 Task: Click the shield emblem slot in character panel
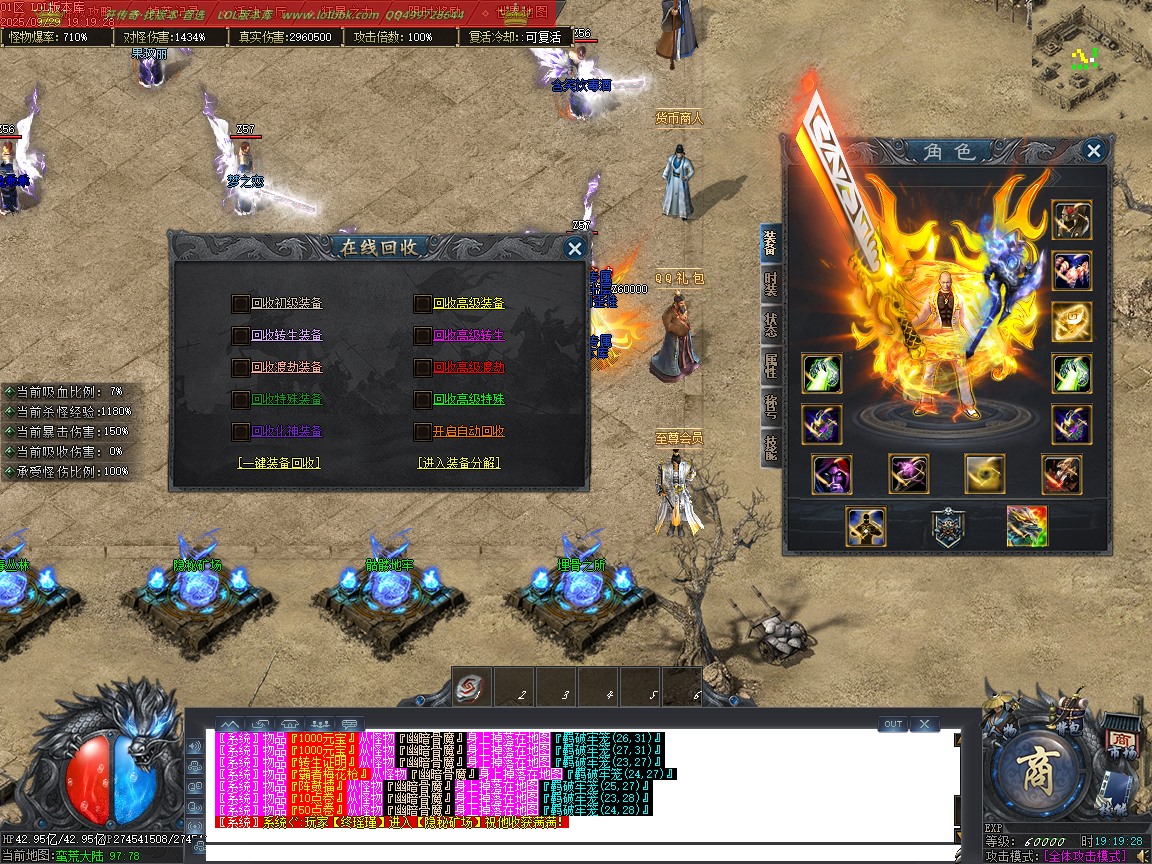pos(947,526)
